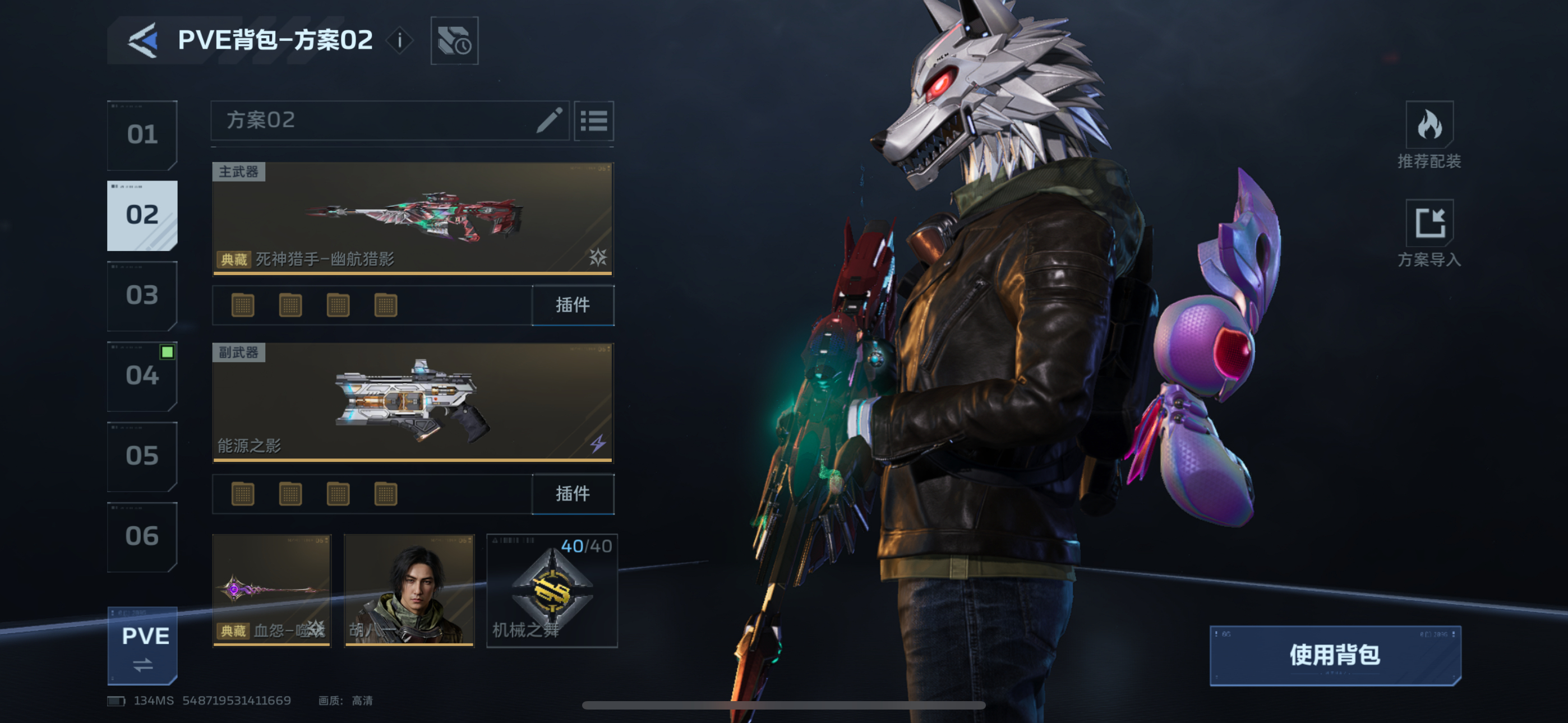Open the info icon beside the title
This screenshot has height=723, width=1568.
pos(399,41)
